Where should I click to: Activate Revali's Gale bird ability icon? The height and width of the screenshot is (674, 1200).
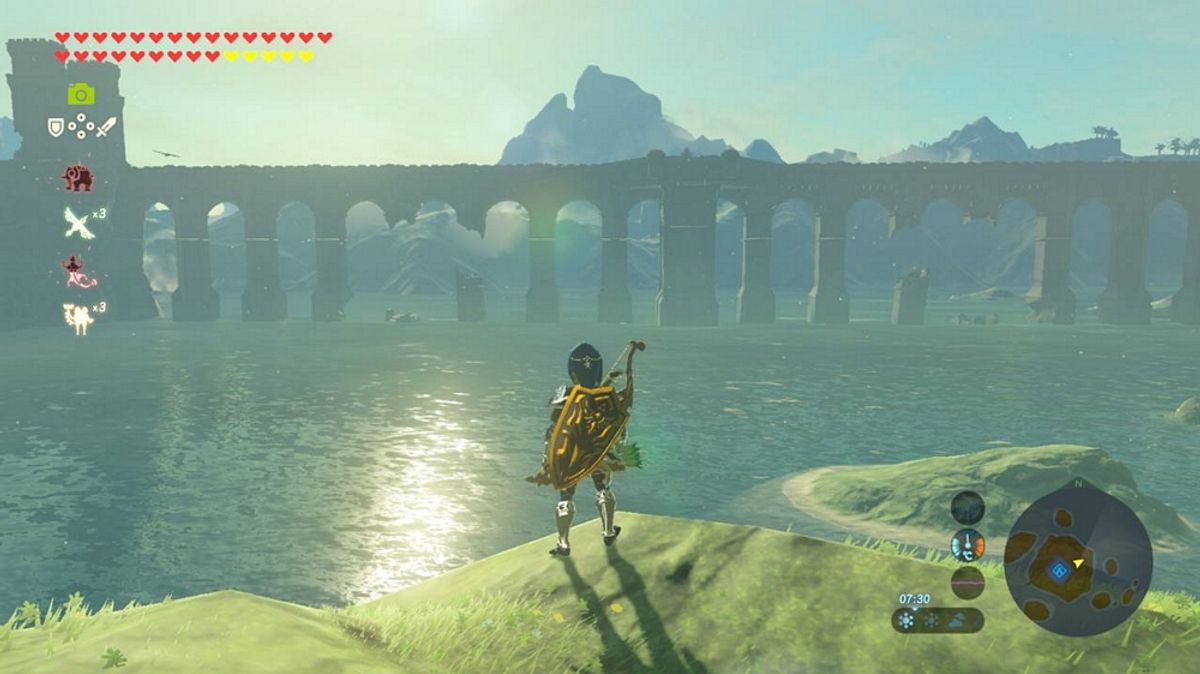pos(78,222)
